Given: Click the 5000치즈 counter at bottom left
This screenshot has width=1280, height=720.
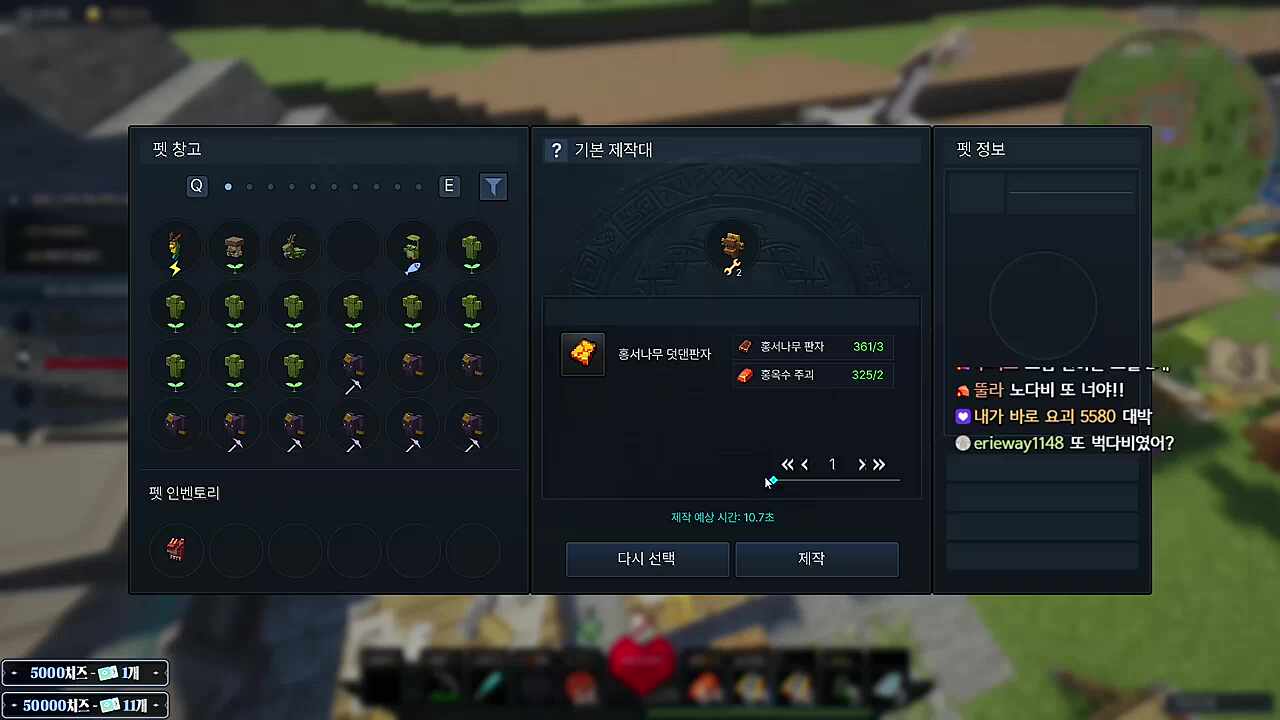Looking at the screenshot, I should 84,673.
